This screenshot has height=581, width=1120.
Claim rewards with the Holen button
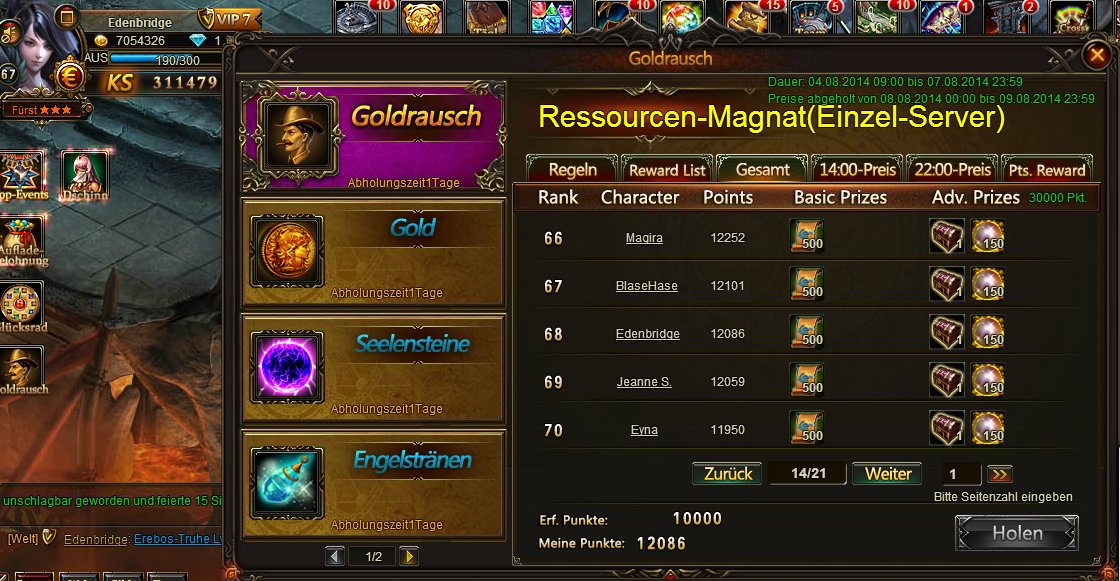1016,533
